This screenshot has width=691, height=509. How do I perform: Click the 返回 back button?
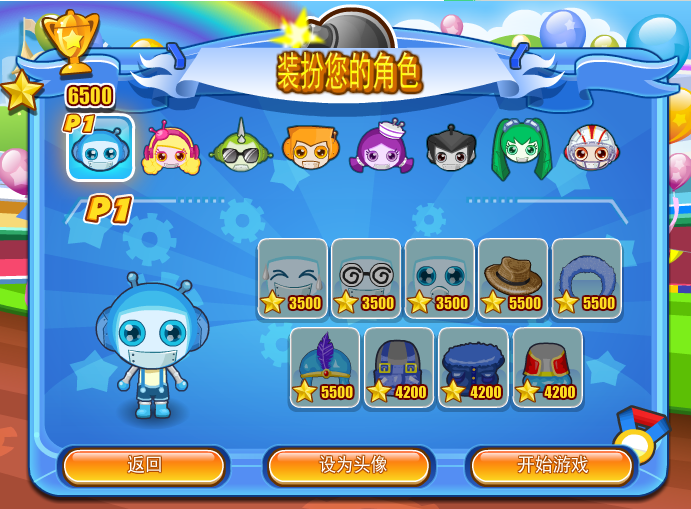pos(144,465)
